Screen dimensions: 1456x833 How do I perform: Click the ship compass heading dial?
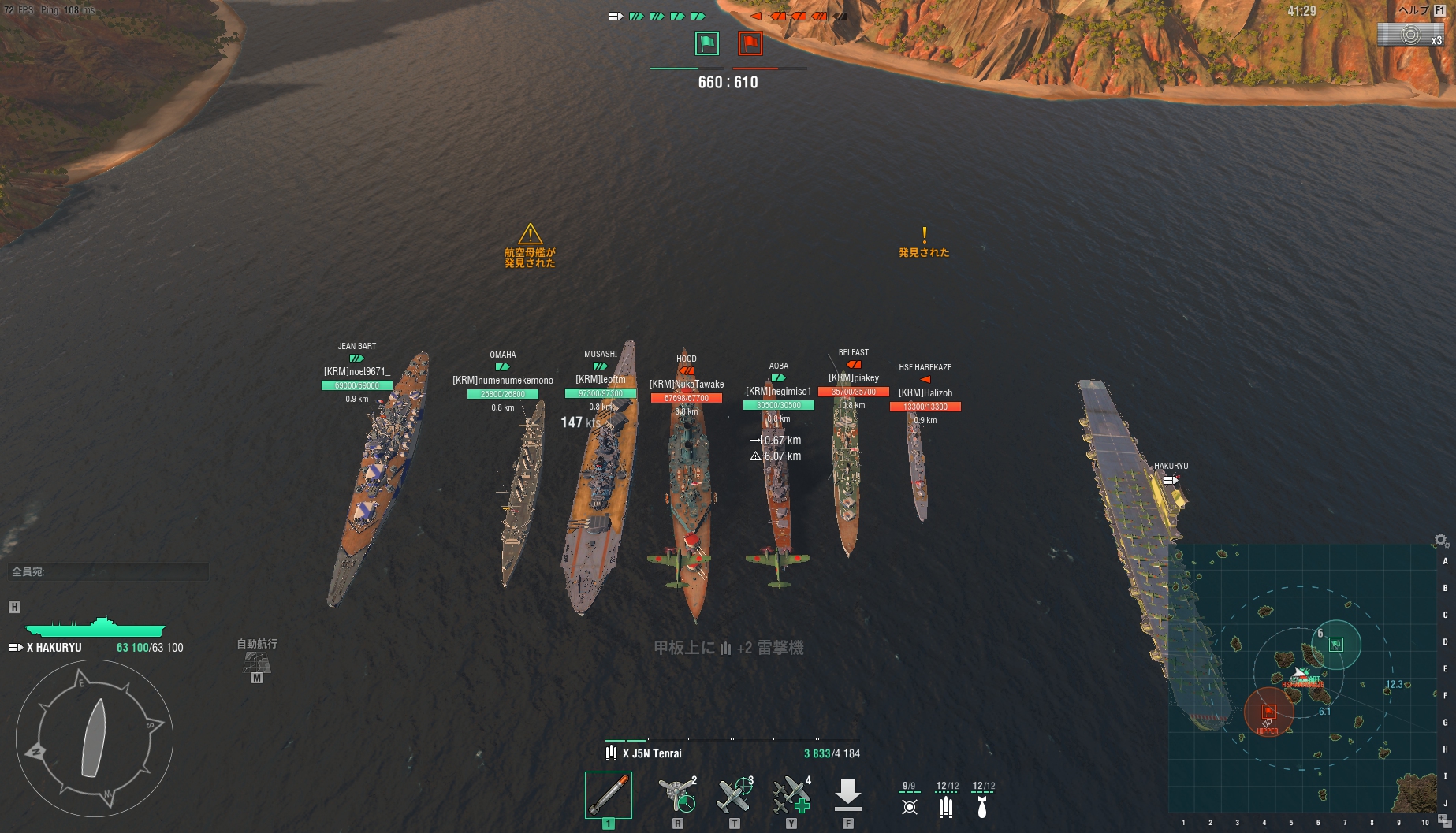point(95,738)
